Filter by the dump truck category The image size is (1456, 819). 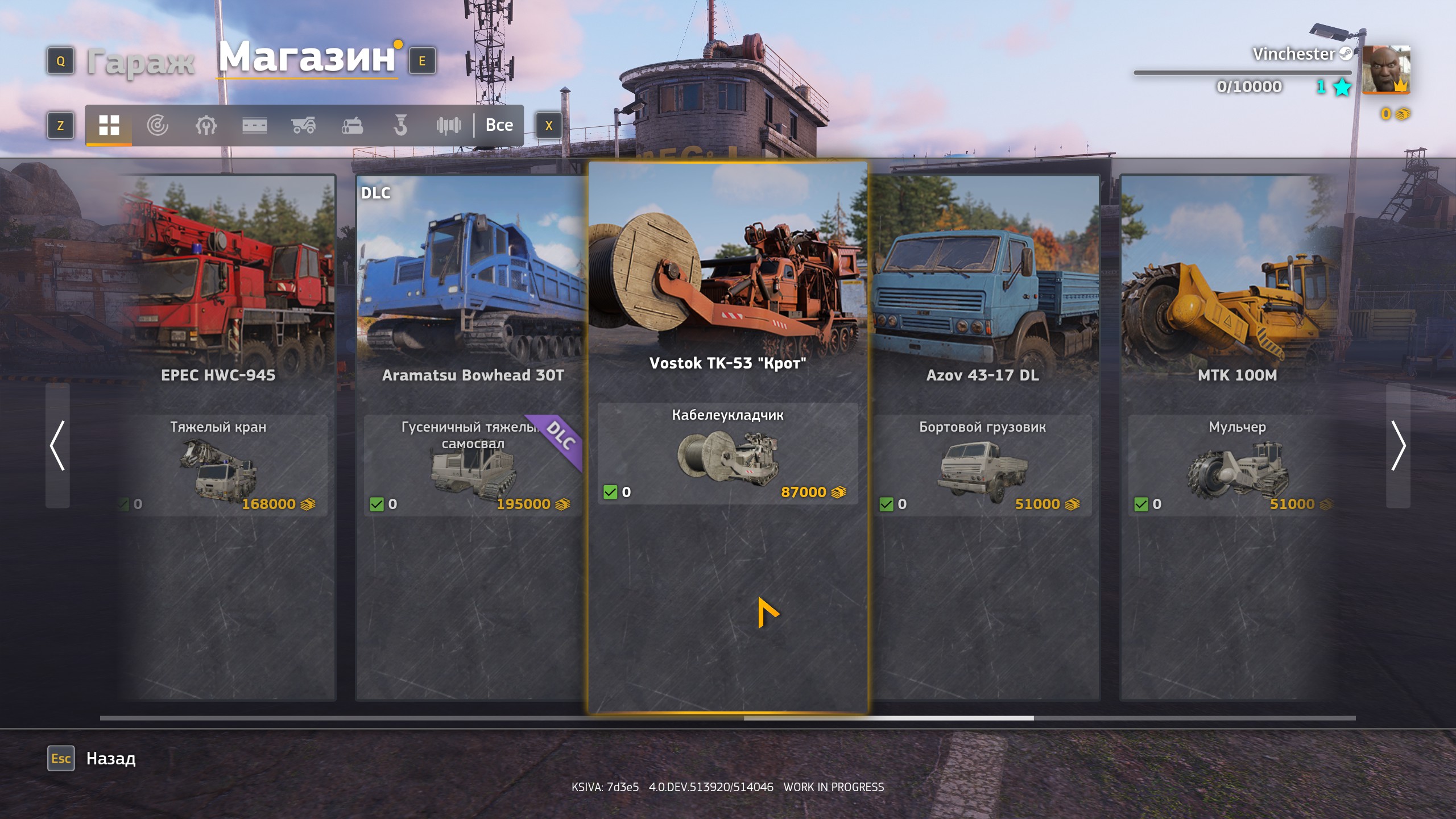tap(303, 125)
